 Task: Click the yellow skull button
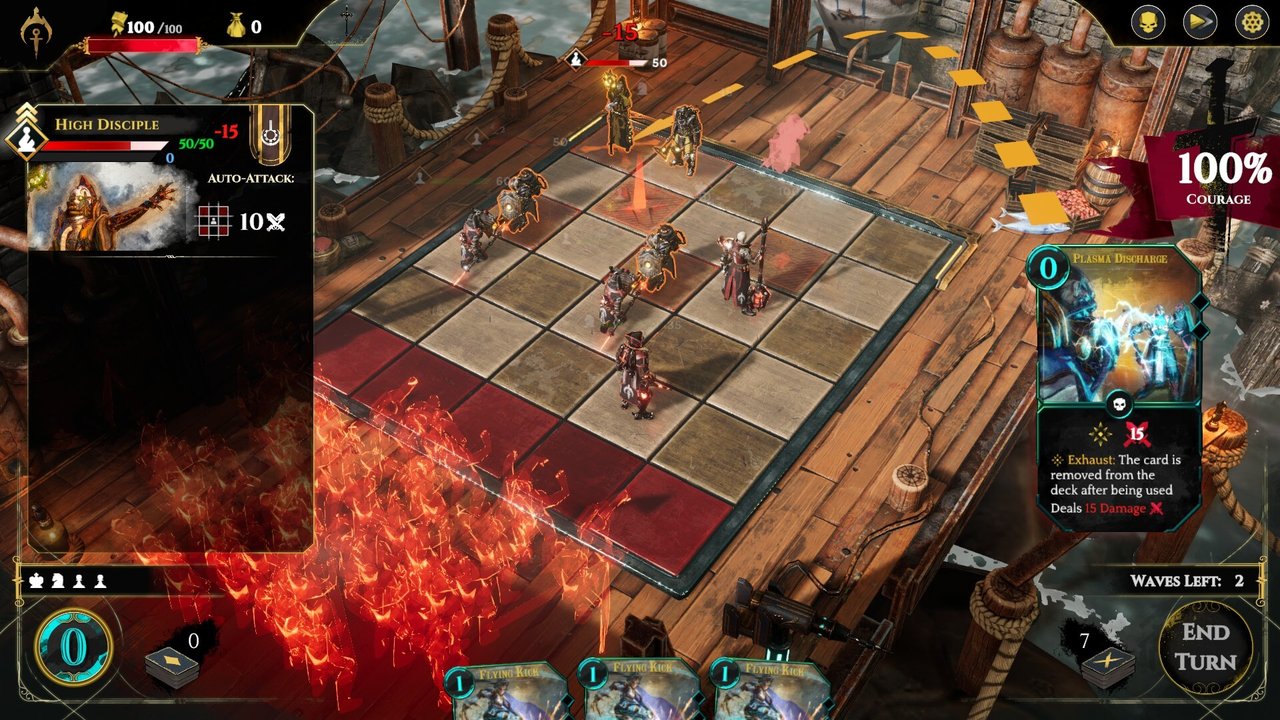point(1148,22)
